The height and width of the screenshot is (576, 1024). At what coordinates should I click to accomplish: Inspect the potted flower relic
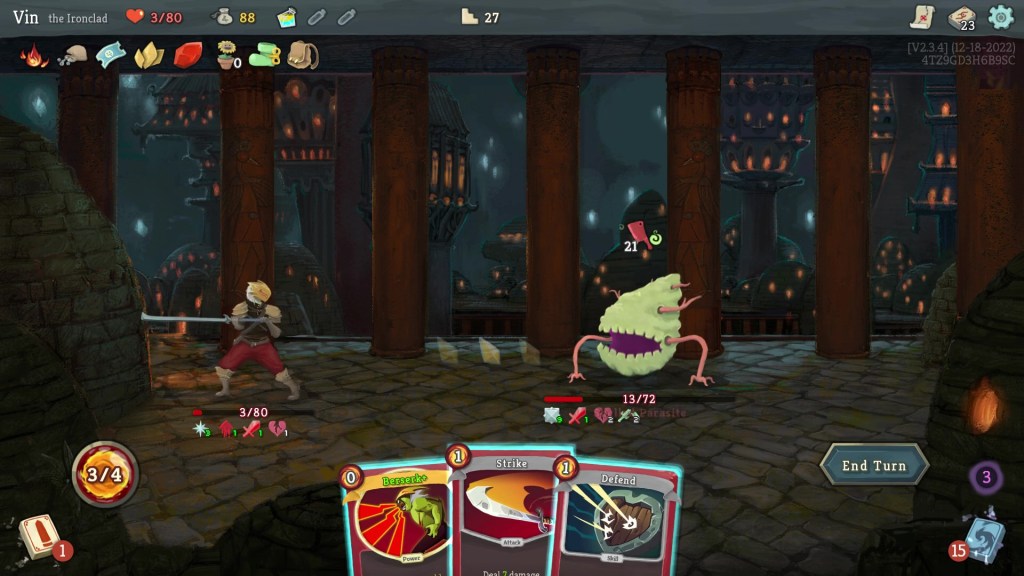click(x=228, y=55)
